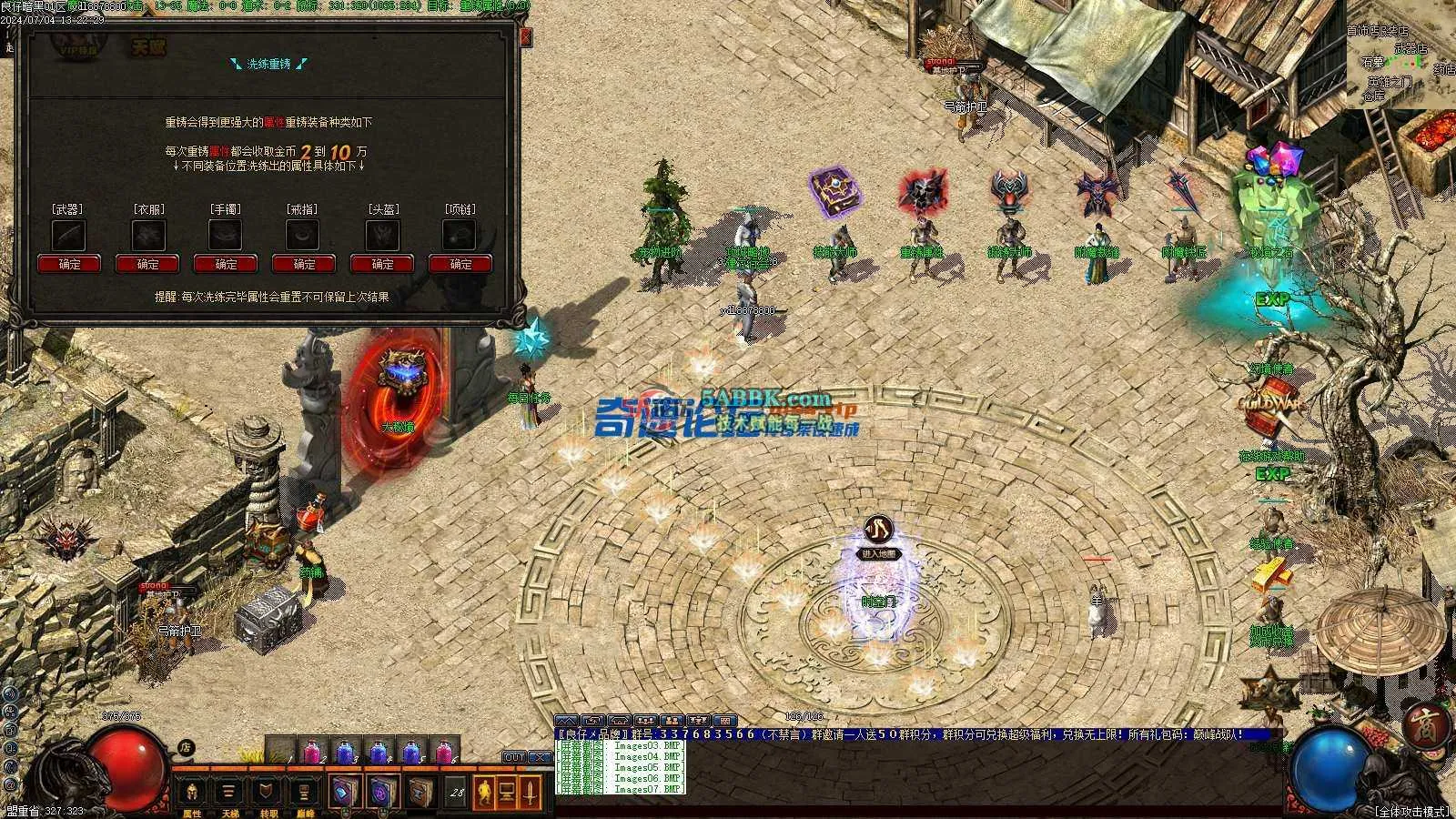Screen dimensions: 1456x819
Task: Click the 全体攻击模式 attack mode label
Action: [x=1411, y=811]
